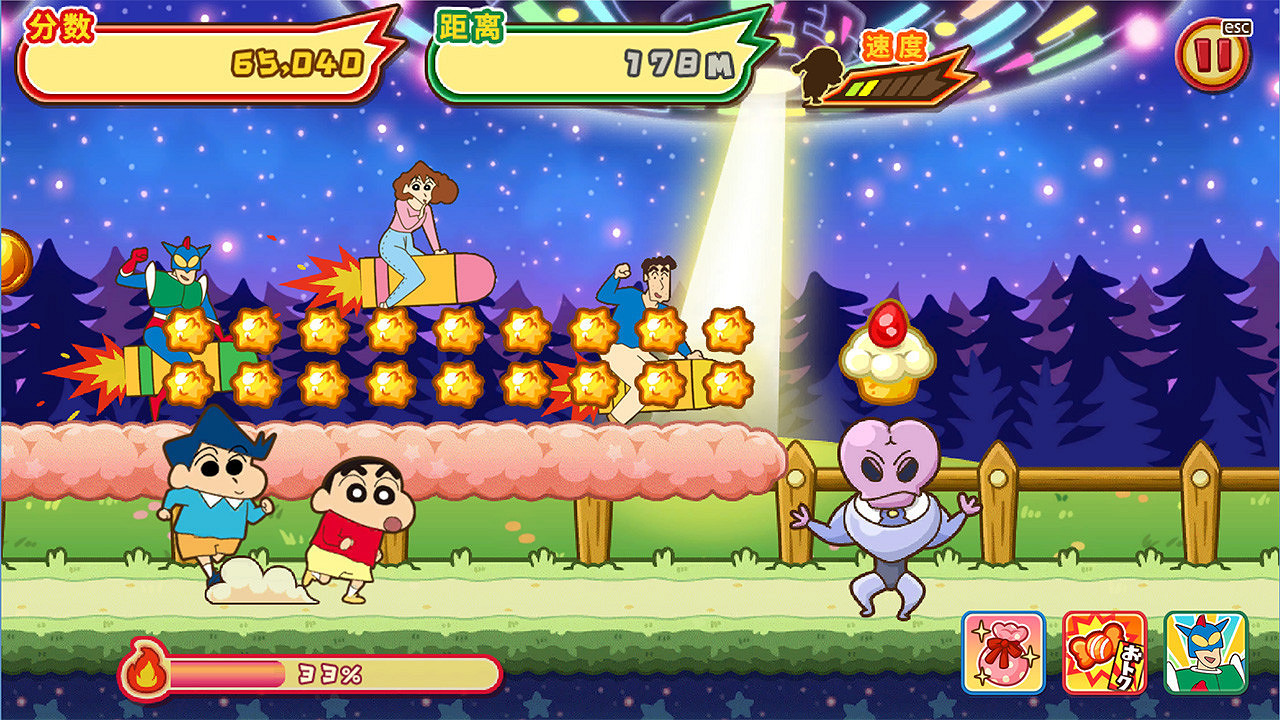Click the character silhouette beside the speed gauge
Screen dimensions: 1280x720
[x=817, y=78]
